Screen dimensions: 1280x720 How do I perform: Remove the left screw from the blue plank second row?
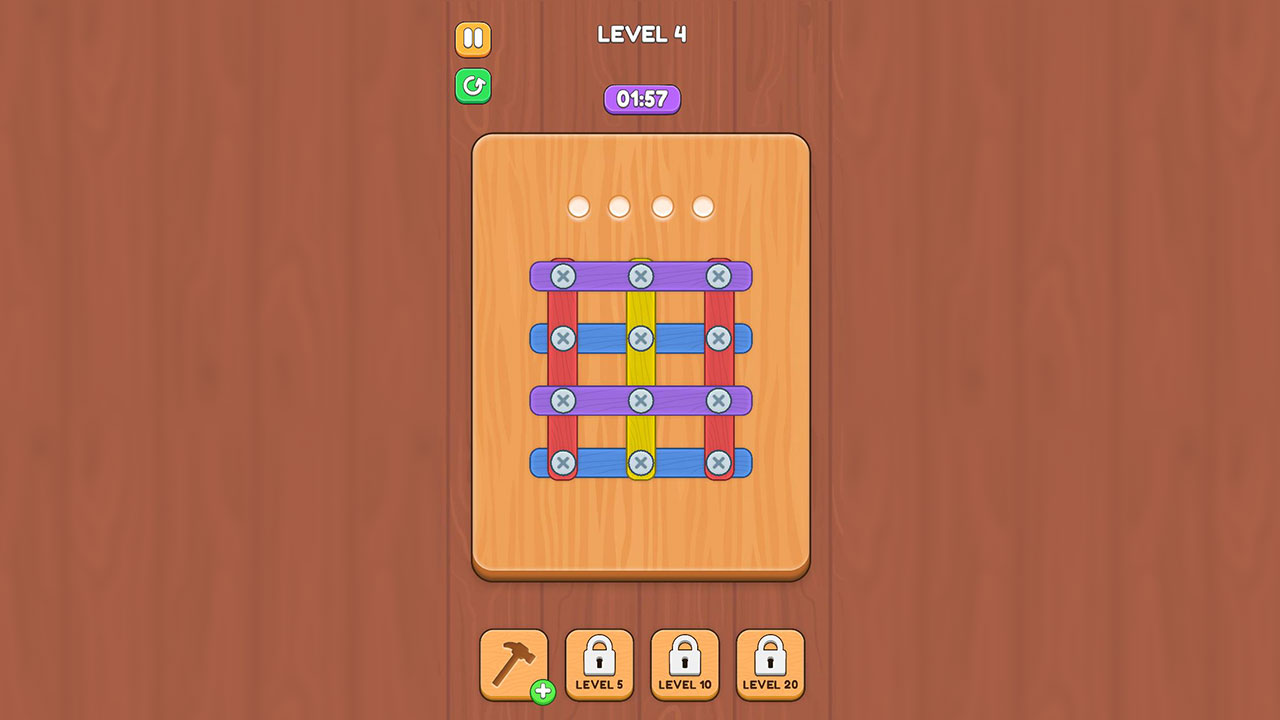565,338
